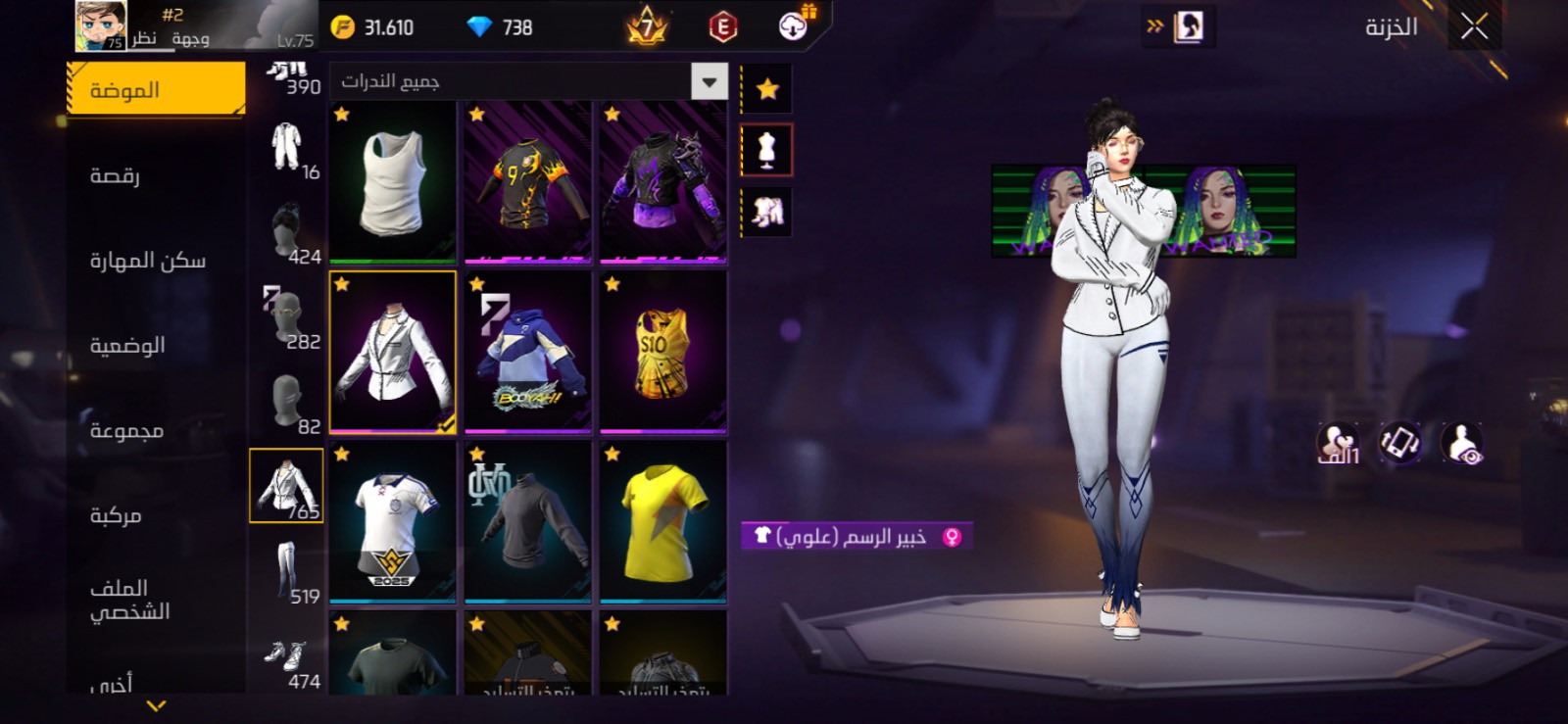Select the plain yellow t-shirt
1568x724 pixels.
coord(662,521)
